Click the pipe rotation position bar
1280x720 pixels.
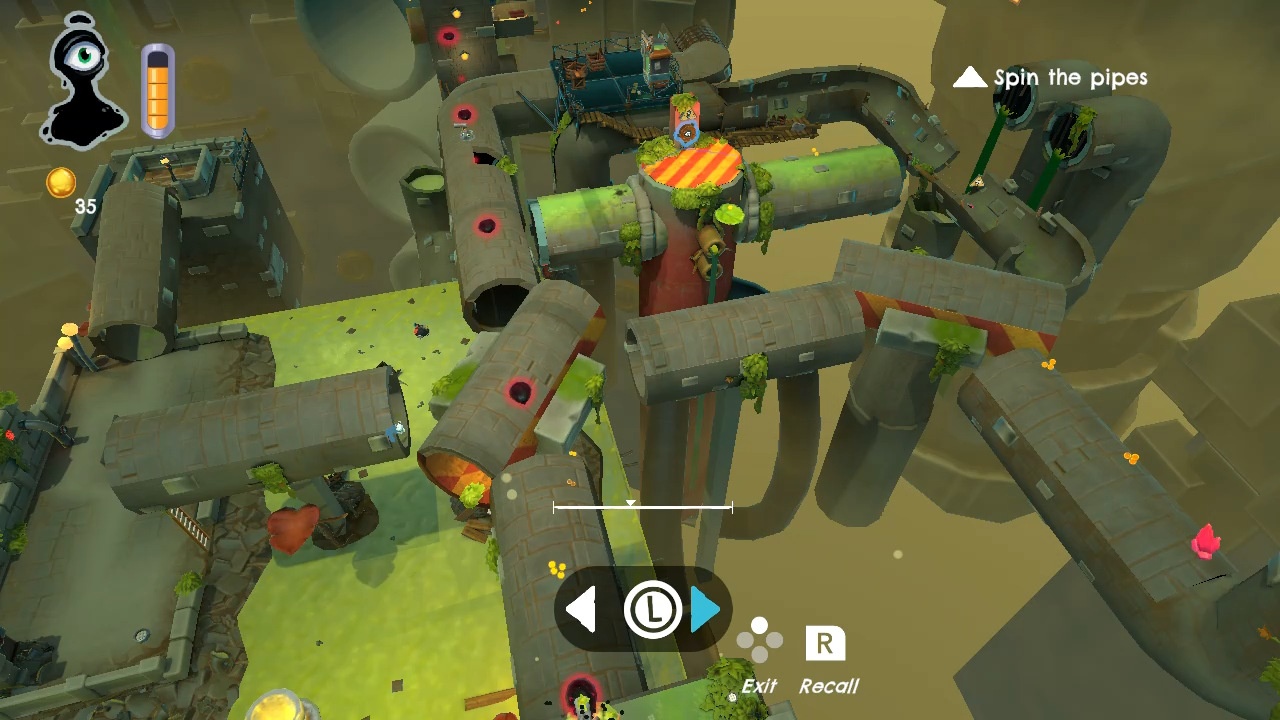(642, 508)
